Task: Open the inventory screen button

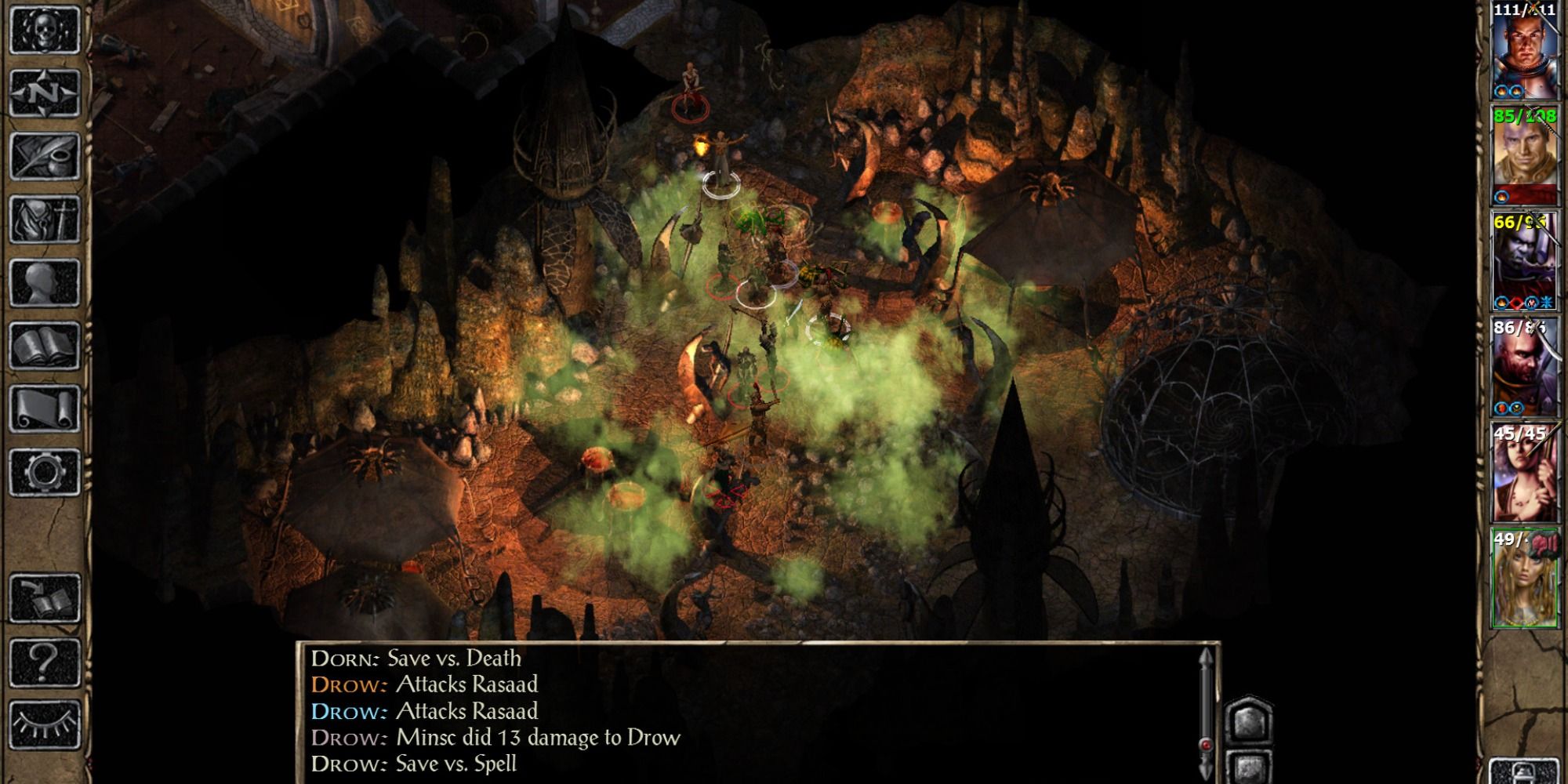Action: [x=45, y=220]
